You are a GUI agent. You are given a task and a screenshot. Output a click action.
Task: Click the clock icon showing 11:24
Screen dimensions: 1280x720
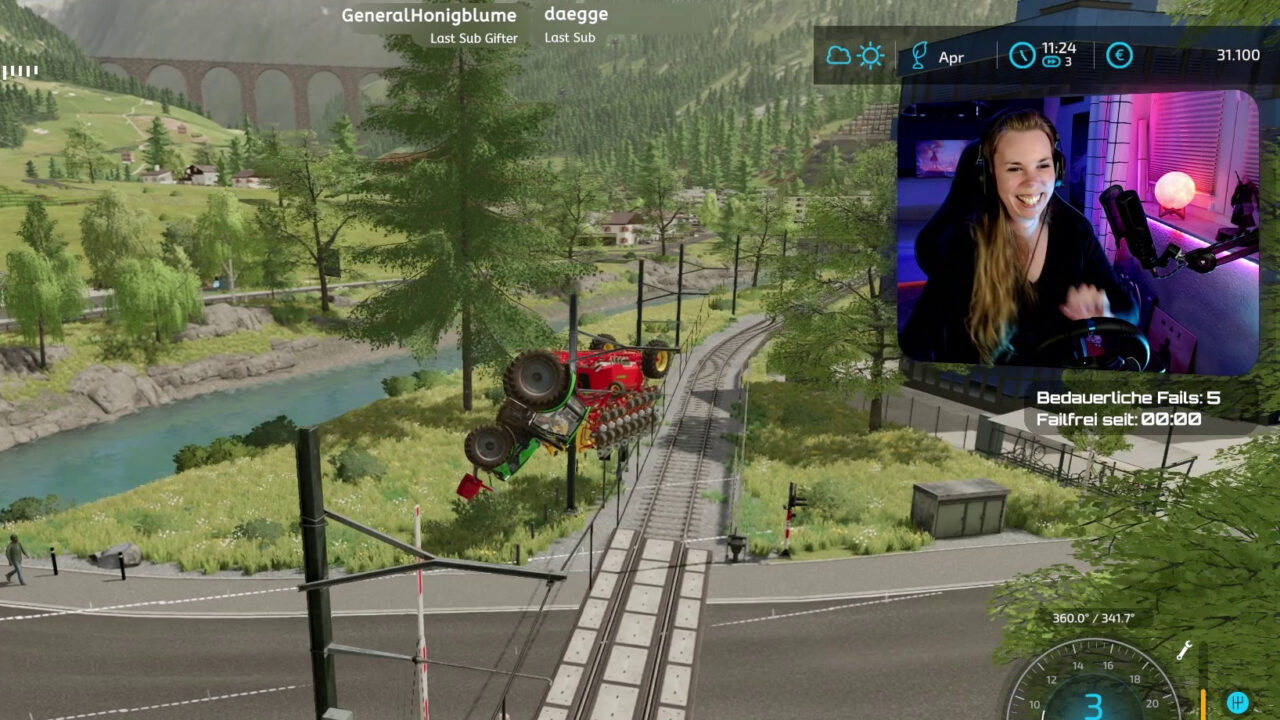(x=1020, y=56)
